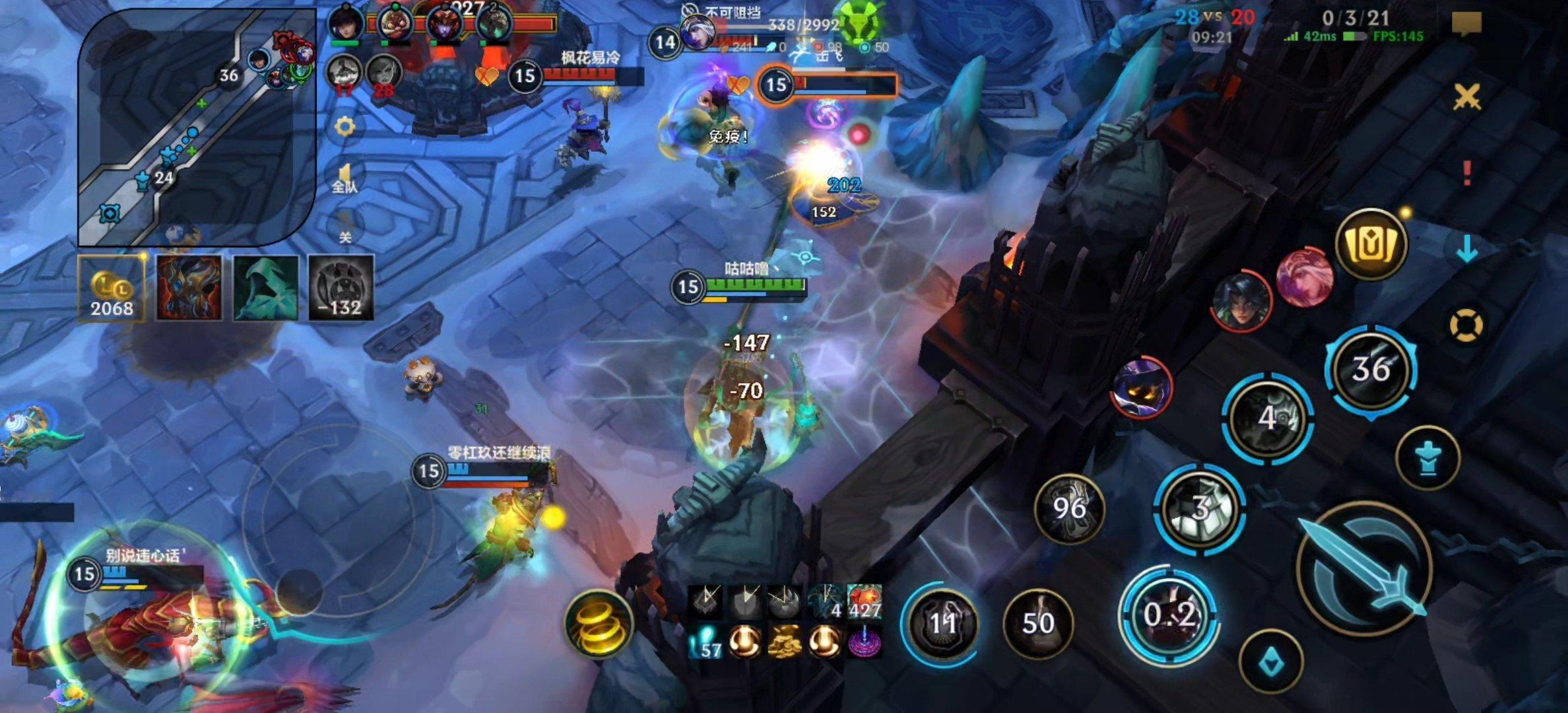Open the shop via 2068 gold button
The width and height of the screenshot is (1568, 713).
point(111,289)
